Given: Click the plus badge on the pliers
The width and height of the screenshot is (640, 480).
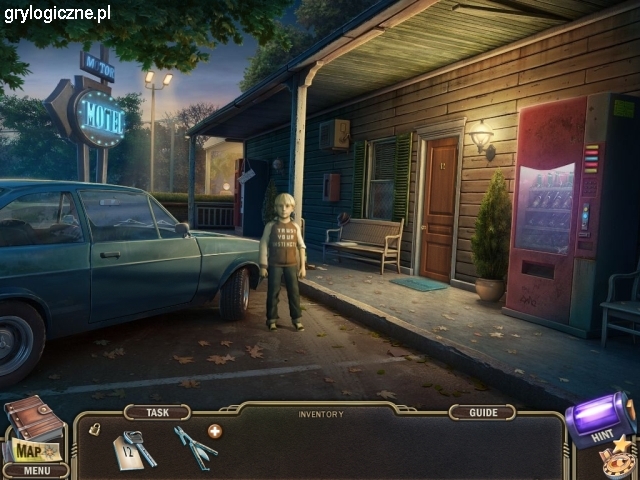Looking at the screenshot, I should pos(215,431).
